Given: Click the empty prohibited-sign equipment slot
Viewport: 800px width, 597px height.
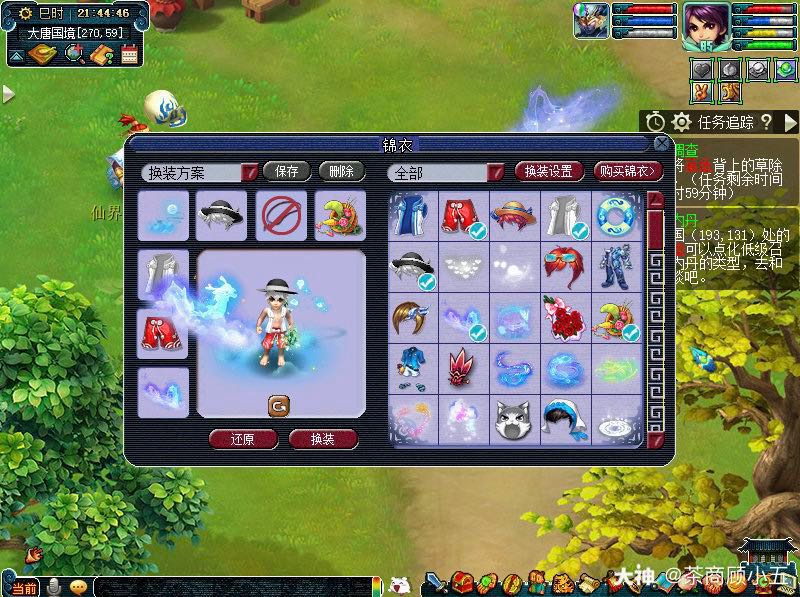Looking at the screenshot, I should (x=281, y=213).
